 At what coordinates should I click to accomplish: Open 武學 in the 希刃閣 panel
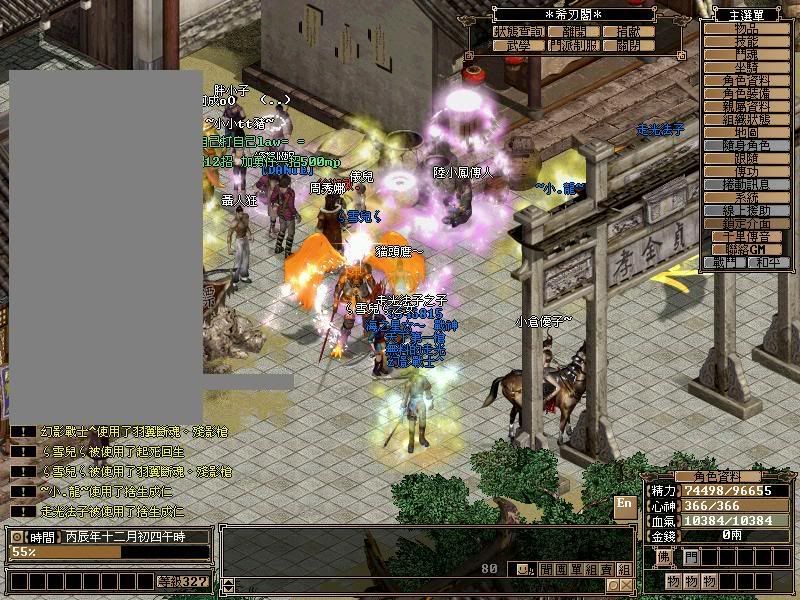click(x=518, y=45)
